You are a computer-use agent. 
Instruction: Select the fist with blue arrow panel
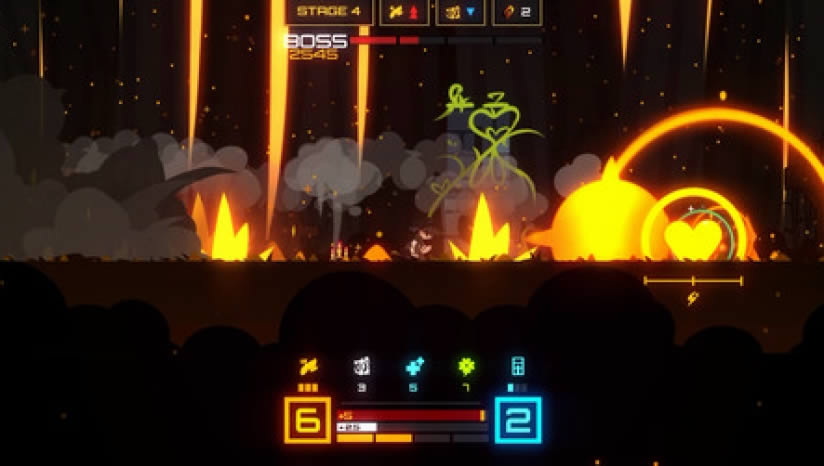(x=461, y=12)
